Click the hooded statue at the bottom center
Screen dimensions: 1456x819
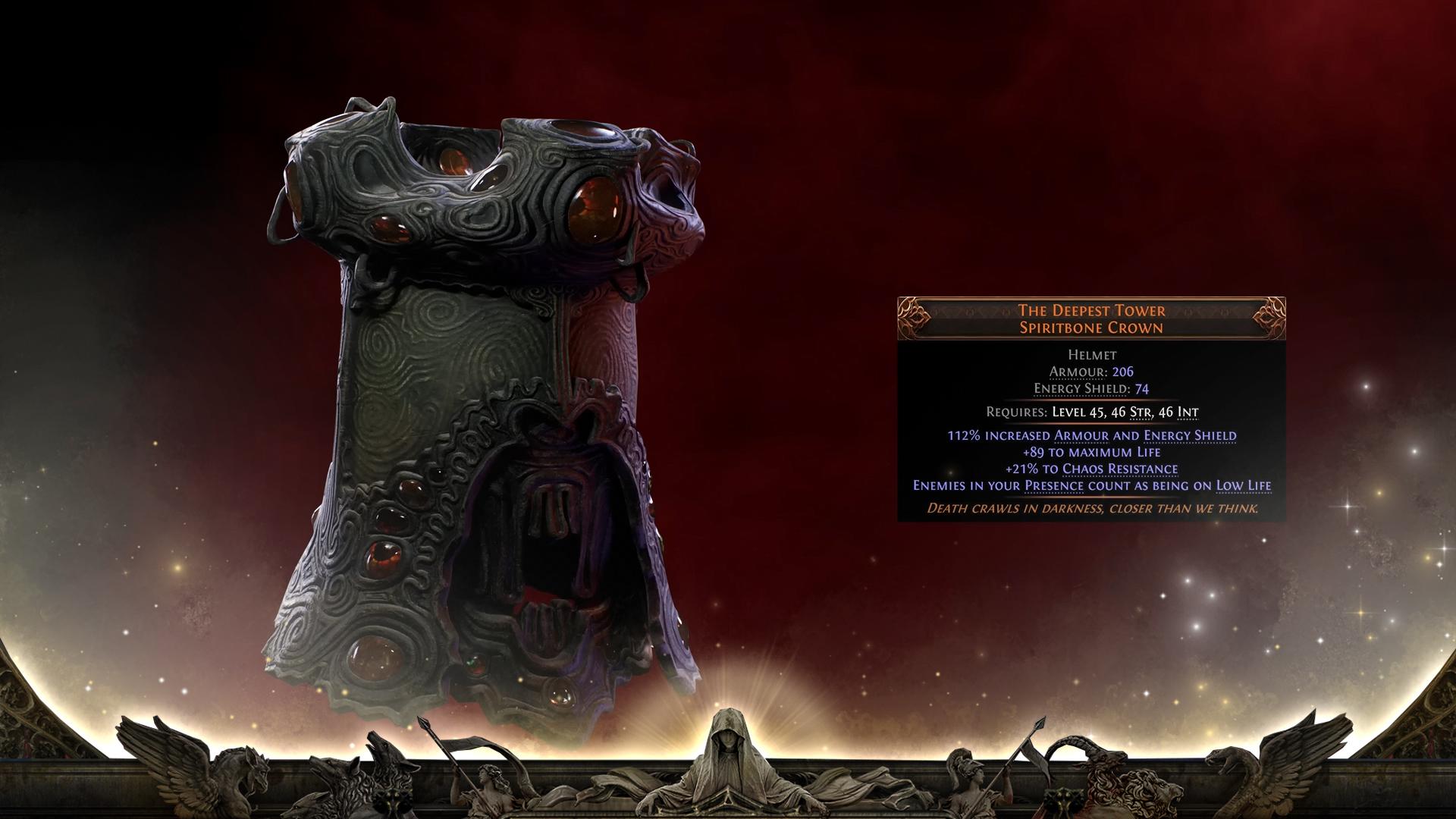(730, 751)
